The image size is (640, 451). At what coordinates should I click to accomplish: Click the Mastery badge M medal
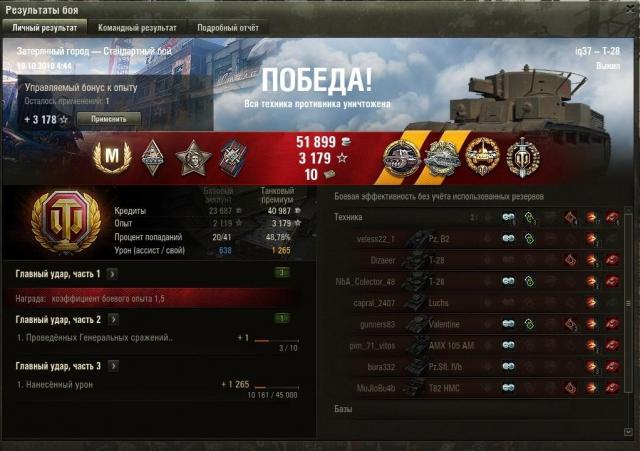tap(111, 157)
